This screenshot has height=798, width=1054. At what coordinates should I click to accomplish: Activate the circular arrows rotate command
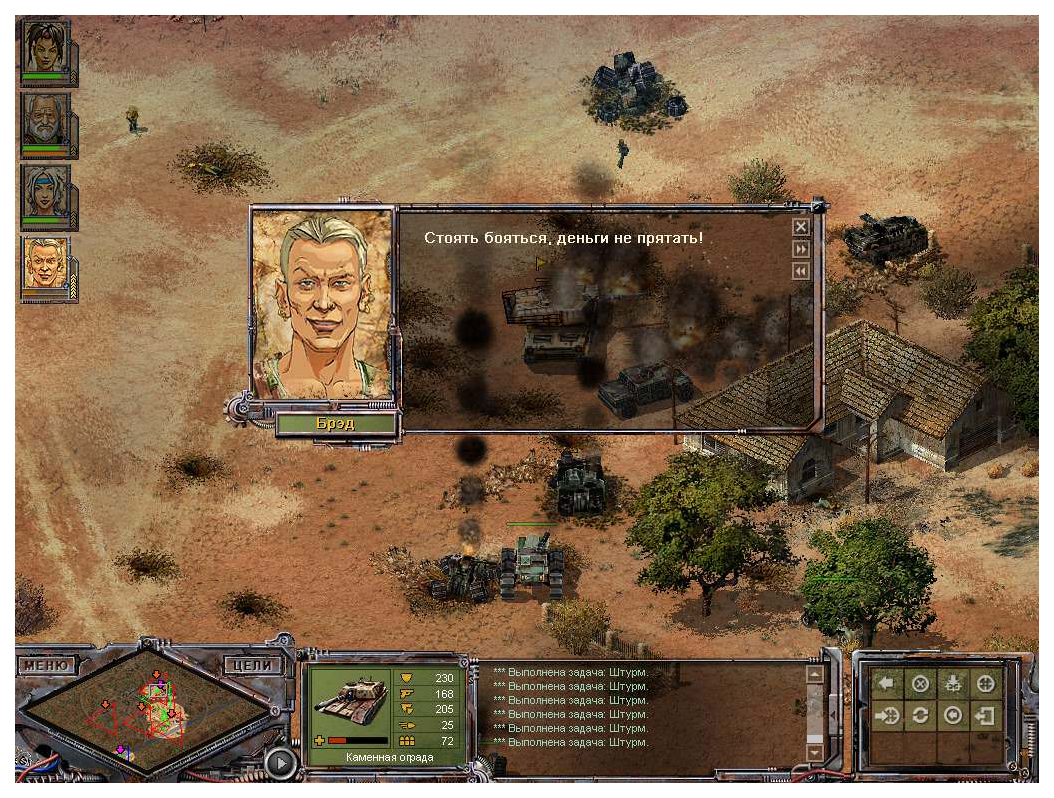pos(920,716)
